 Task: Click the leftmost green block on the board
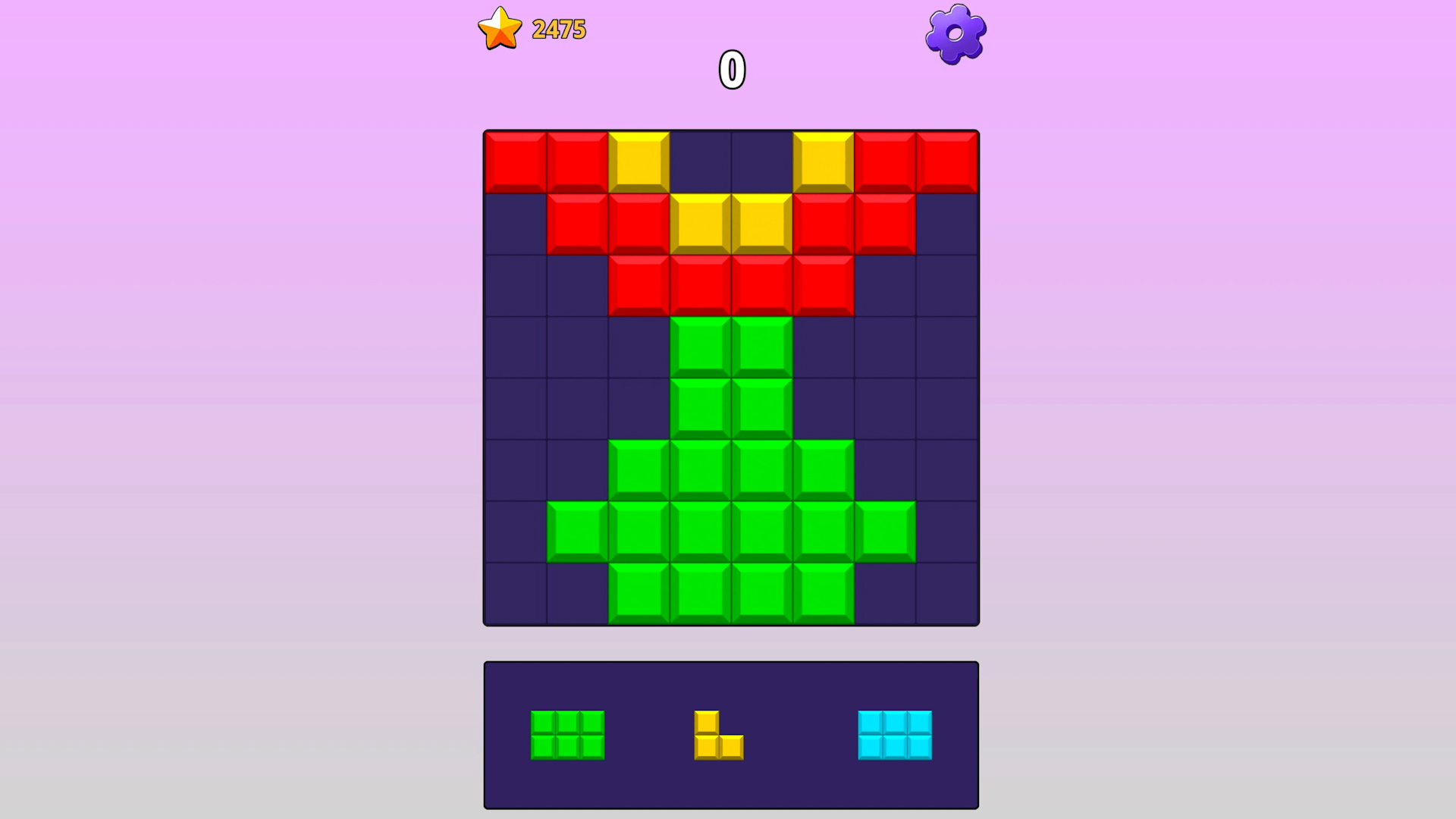pos(578,531)
